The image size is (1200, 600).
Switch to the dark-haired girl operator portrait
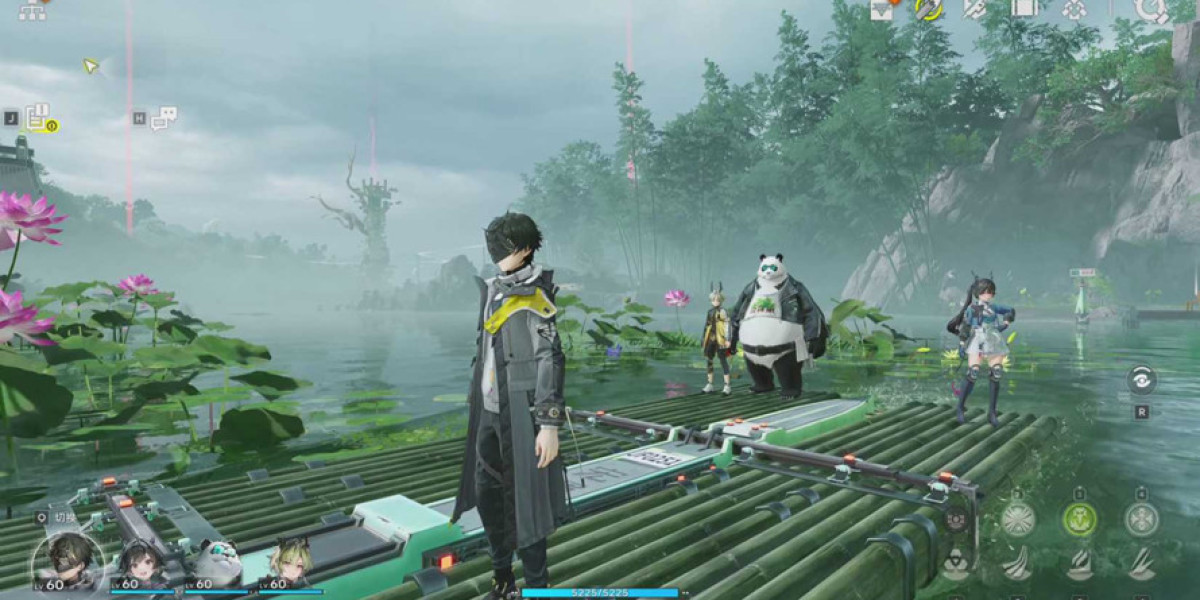pos(142,566)
